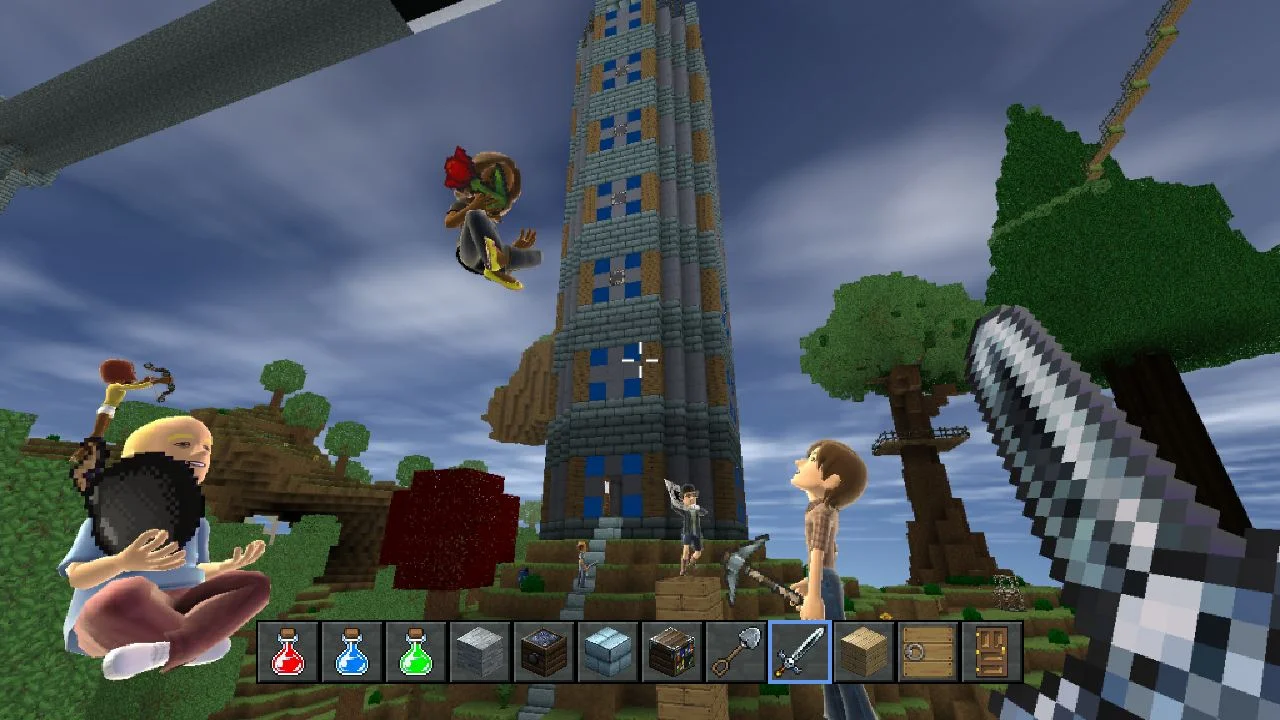
Task: Select the wooden plank block slot
Action: (x=864, y=652)
